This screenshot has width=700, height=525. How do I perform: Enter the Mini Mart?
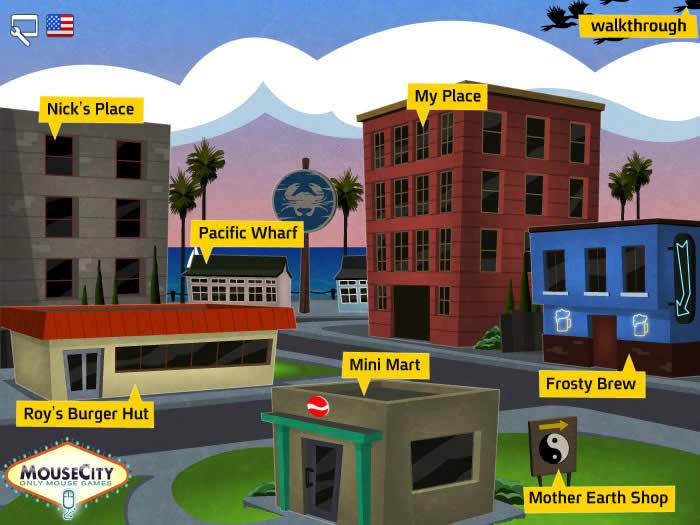point(385,365)
